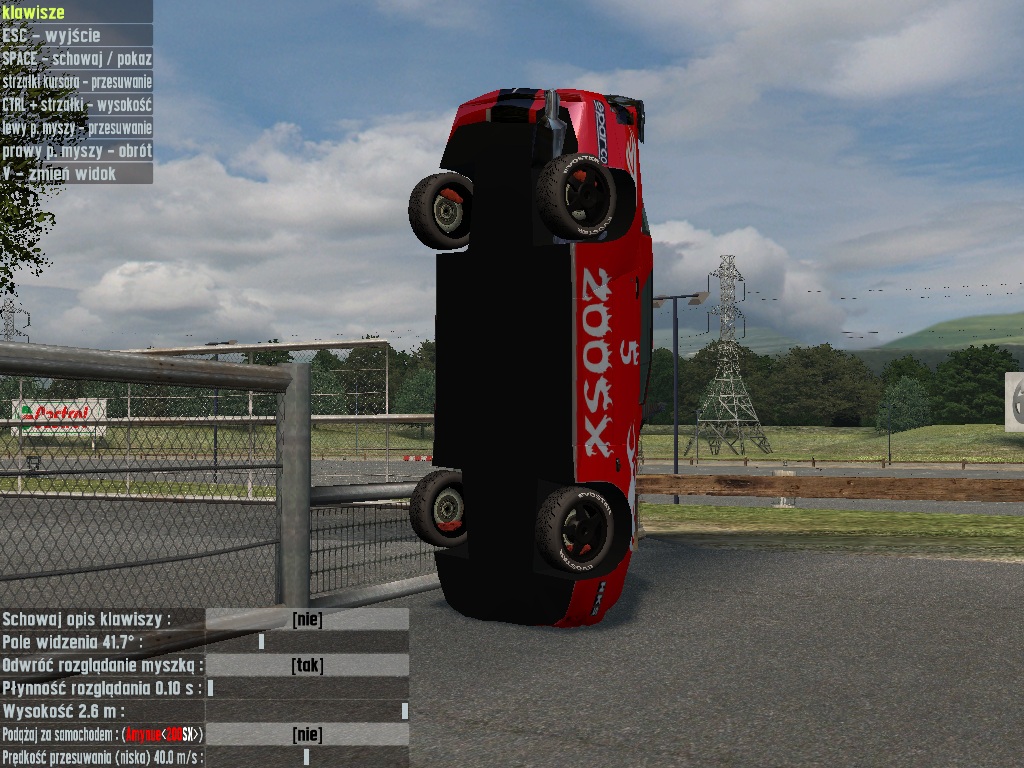This screenshot has height=768, width=1024.
Task: Click the 'Pole widzenia' field-of-view slider
Action: tap(307, 642)
